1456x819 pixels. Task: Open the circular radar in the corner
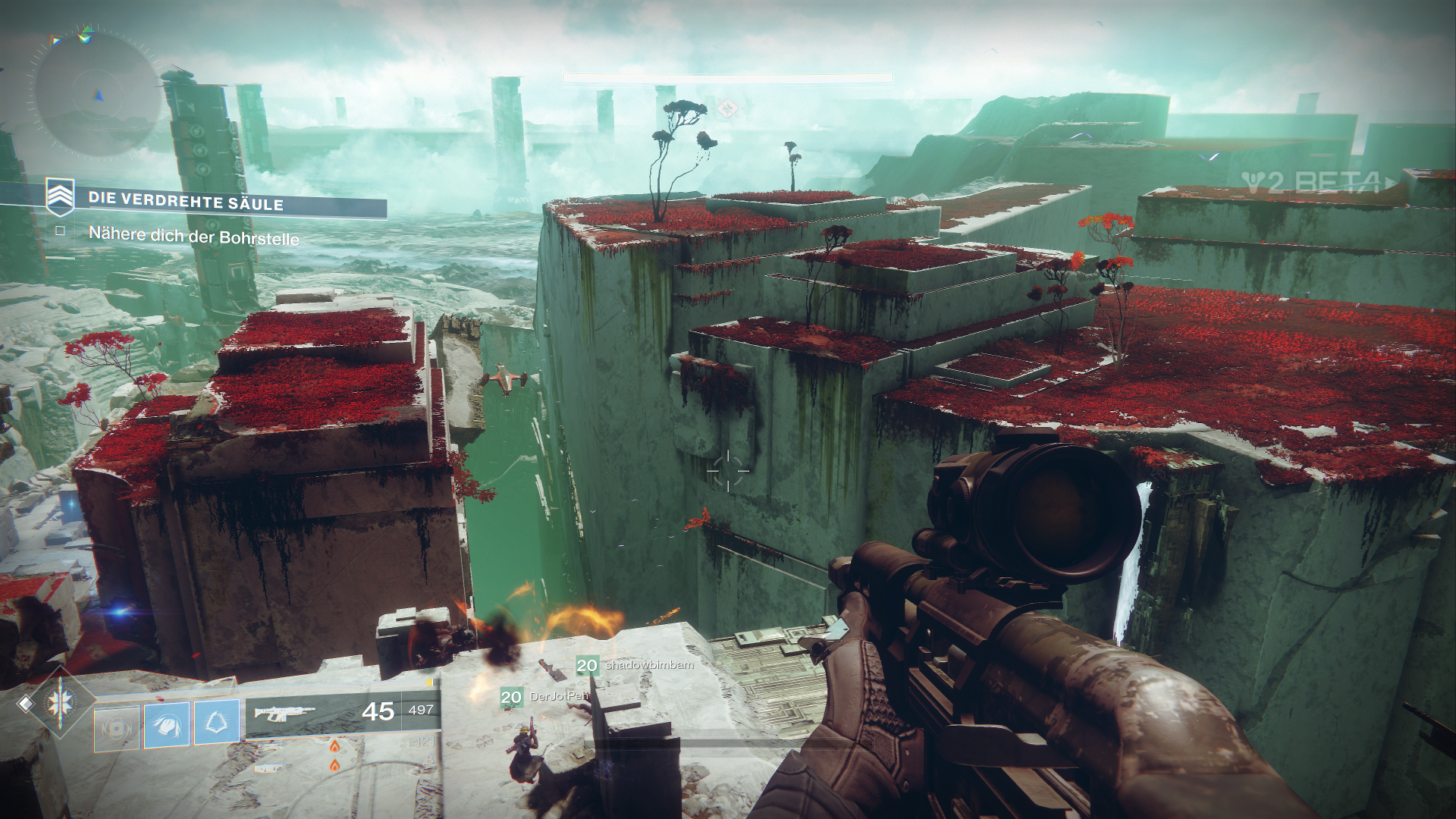(x=96, y=95)
